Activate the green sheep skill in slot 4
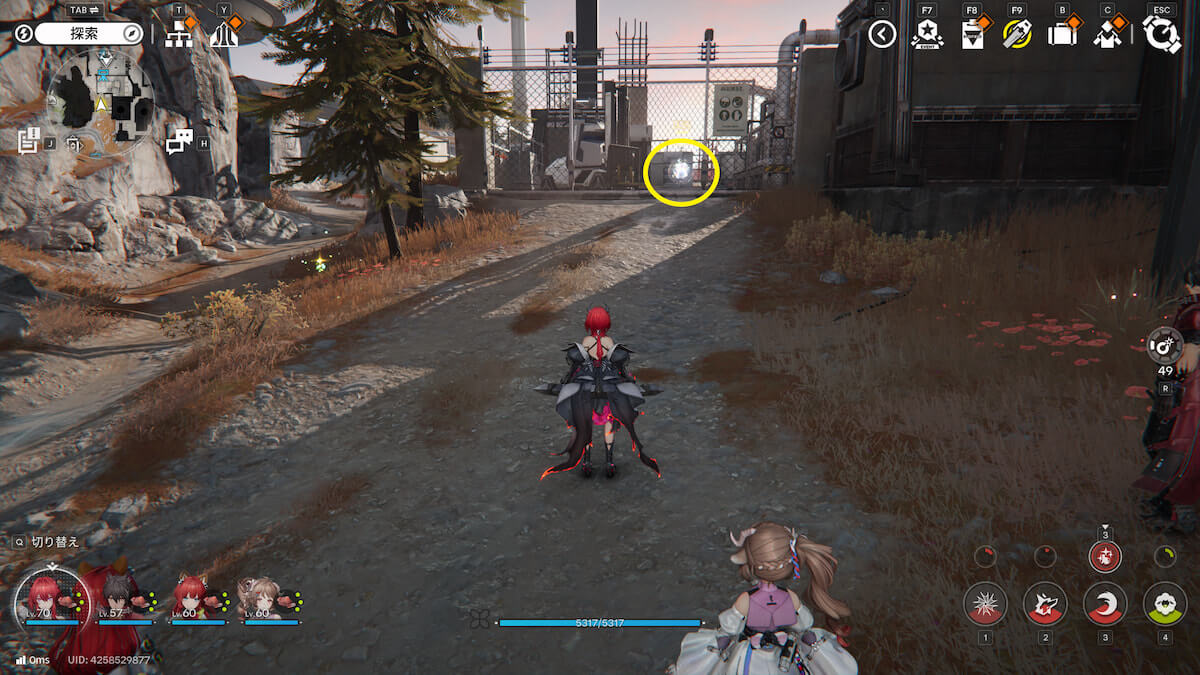 click(x=1165, y=604)
